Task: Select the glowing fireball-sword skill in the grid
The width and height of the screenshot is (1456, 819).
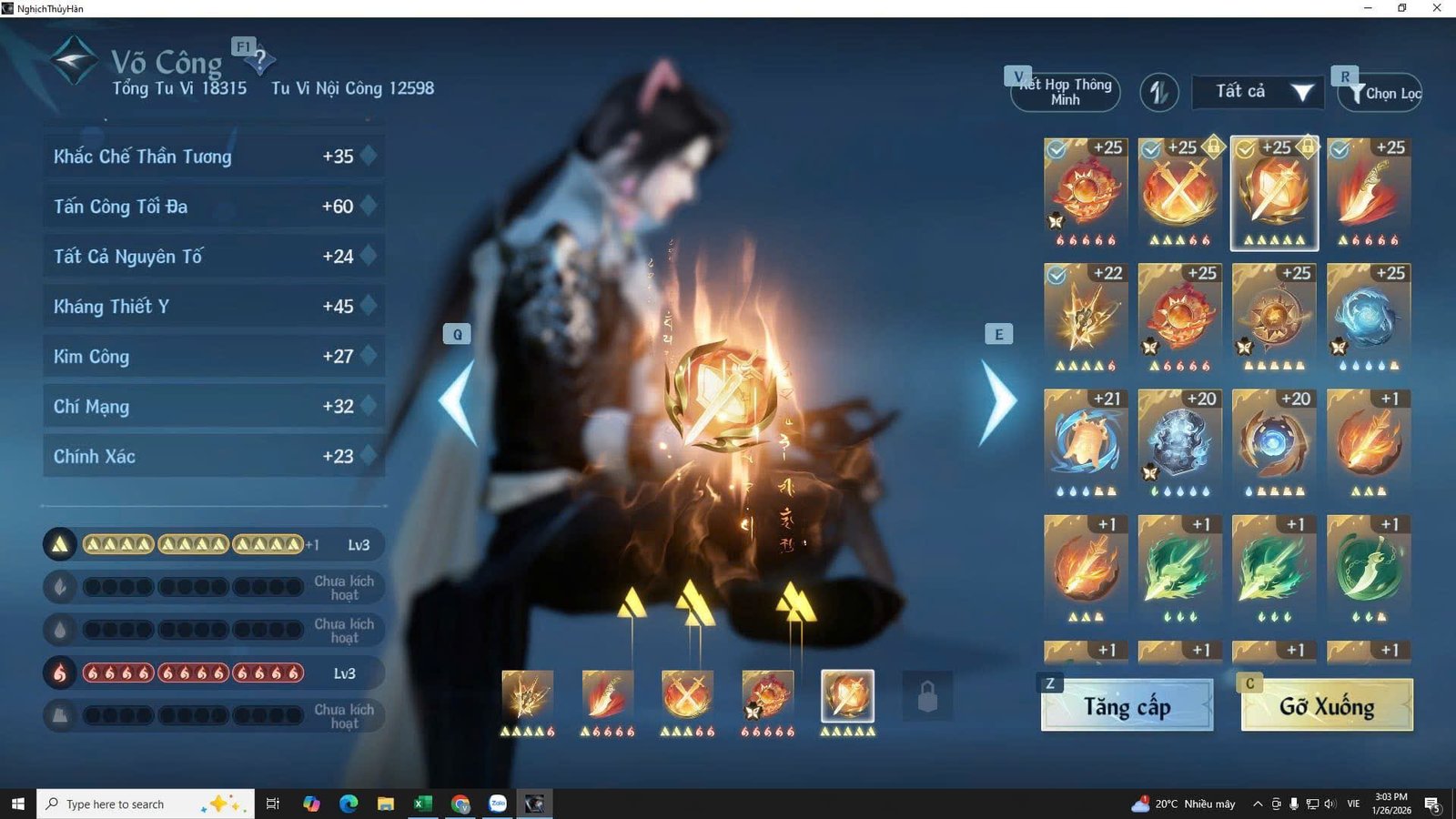Action: coord(1274,191)
